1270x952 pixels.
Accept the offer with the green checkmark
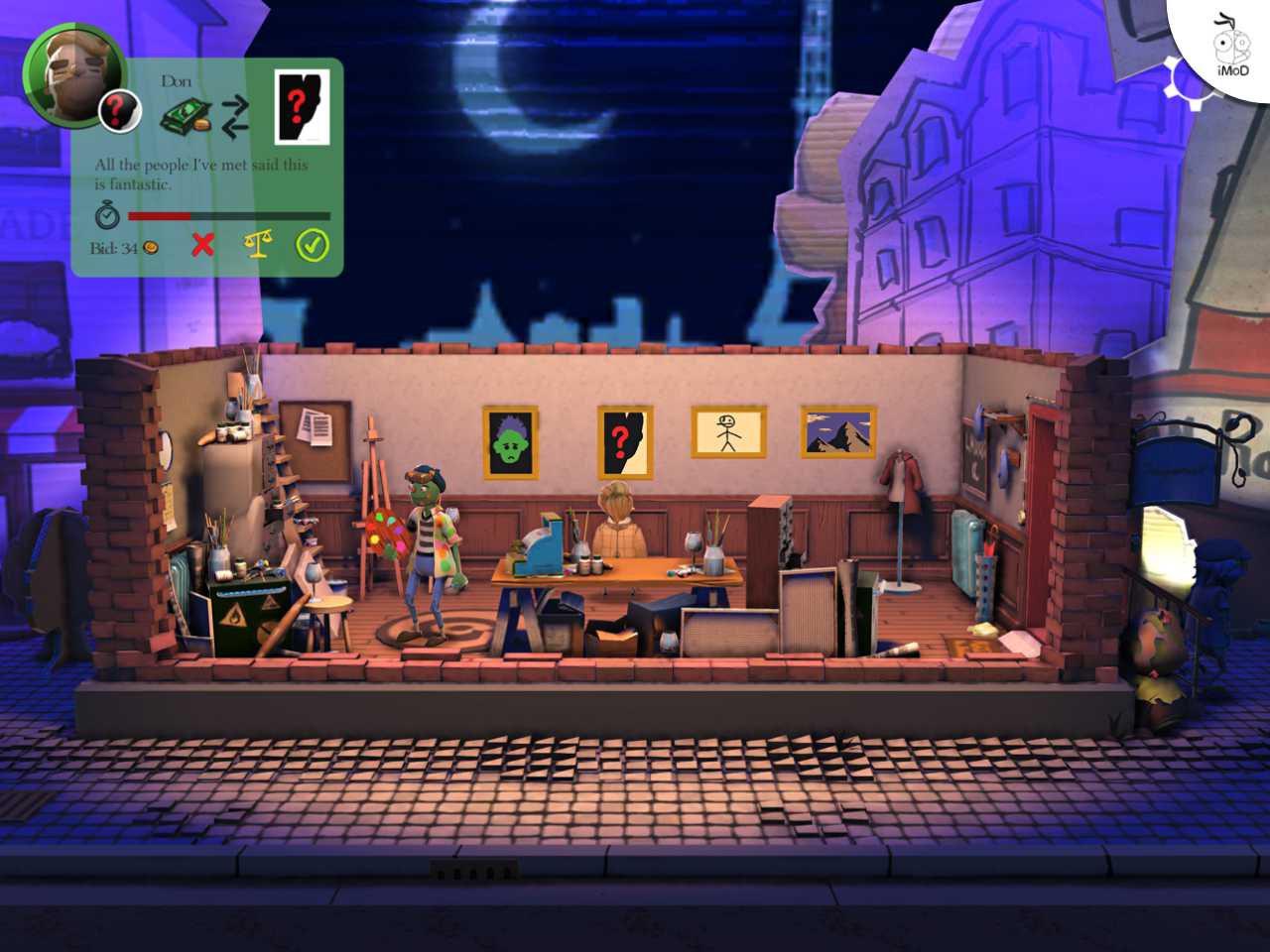313,245
